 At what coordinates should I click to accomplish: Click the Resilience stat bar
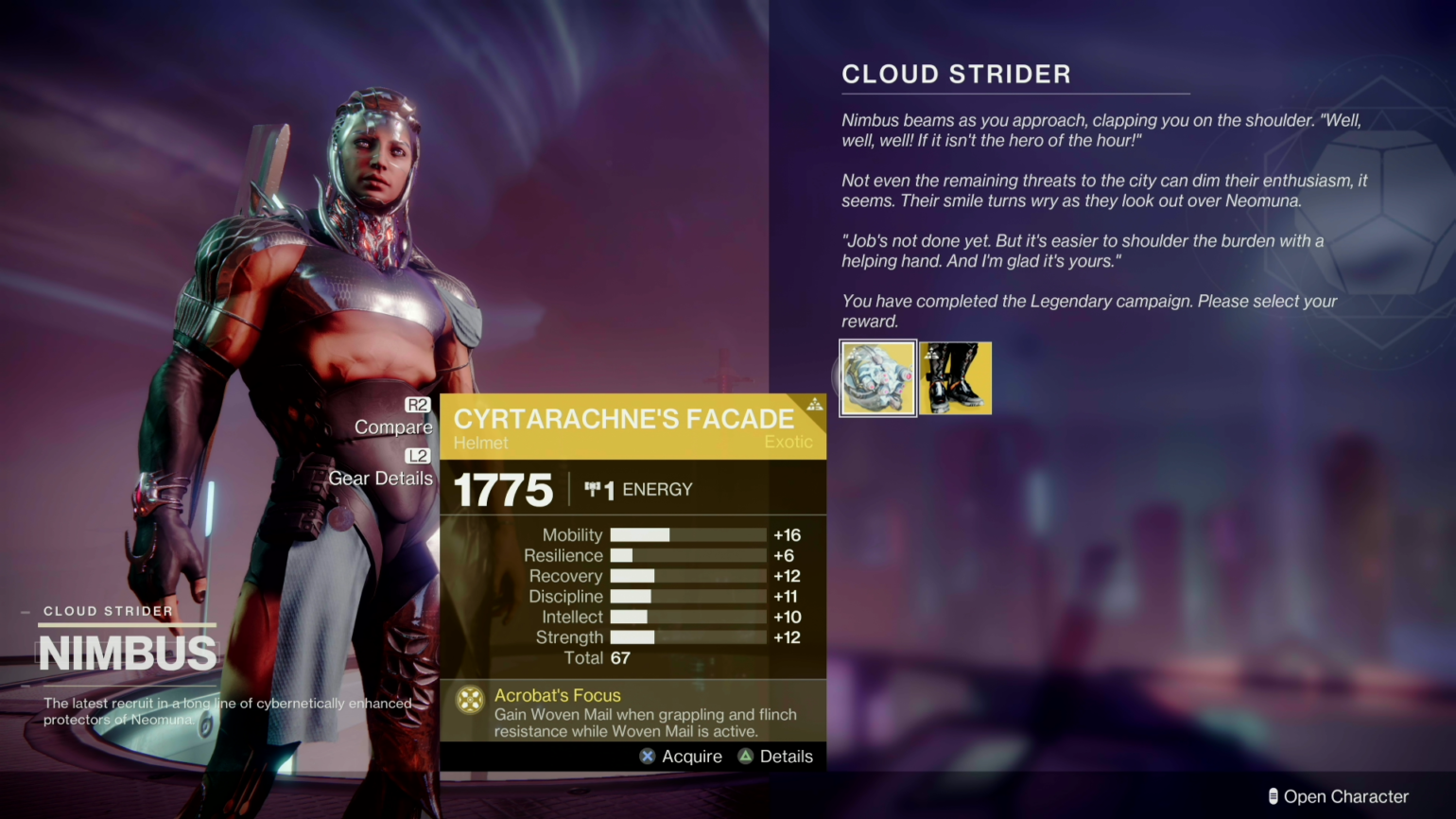coord(687,555)
